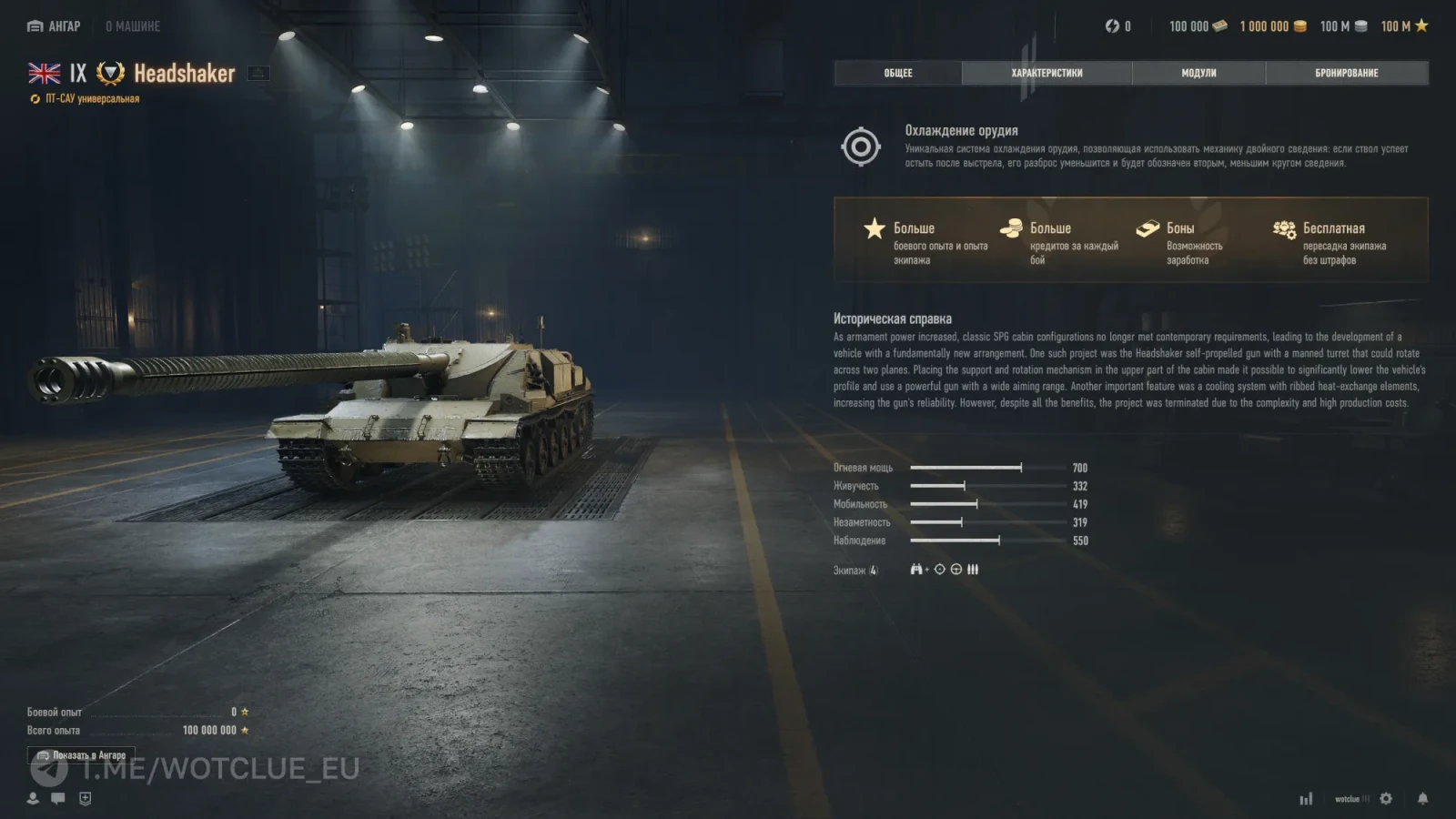Viewport: 1456px width, 819px height.
Task: Open the Характеристики tab
Action: (x=1046, y=73)
